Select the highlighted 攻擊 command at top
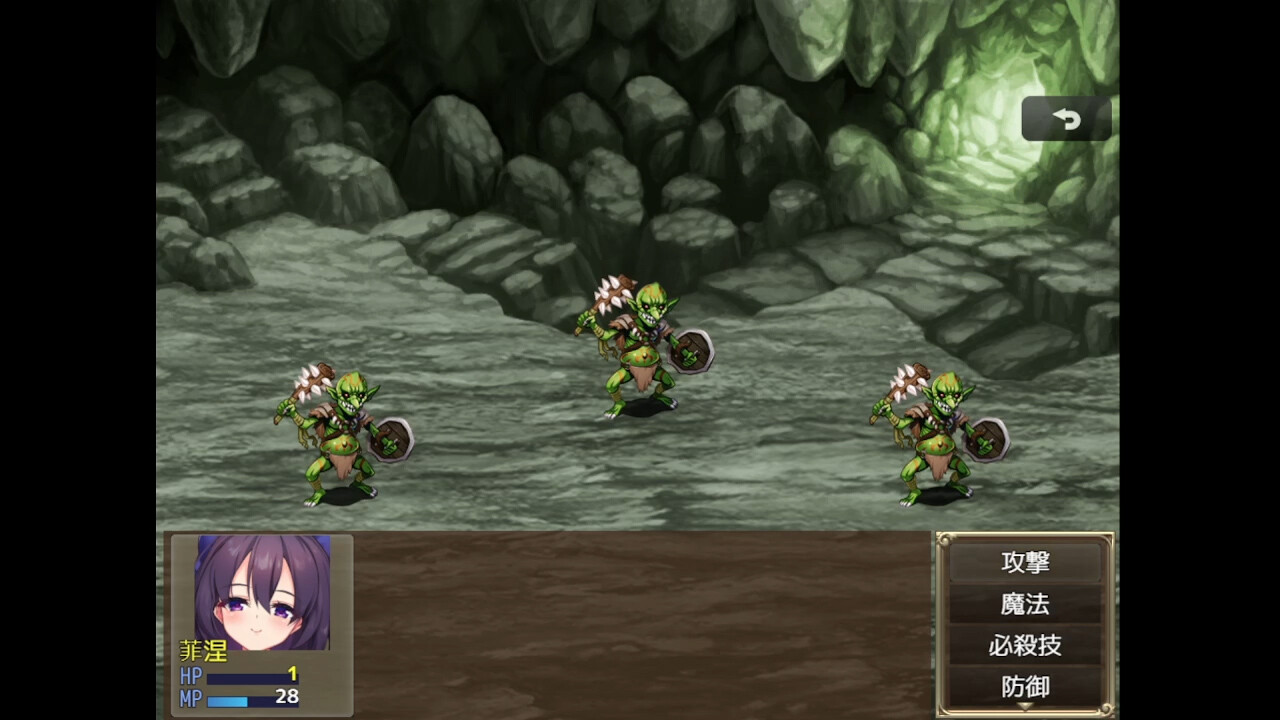This screenshot has width=1280, height=720. (1026, 563)
